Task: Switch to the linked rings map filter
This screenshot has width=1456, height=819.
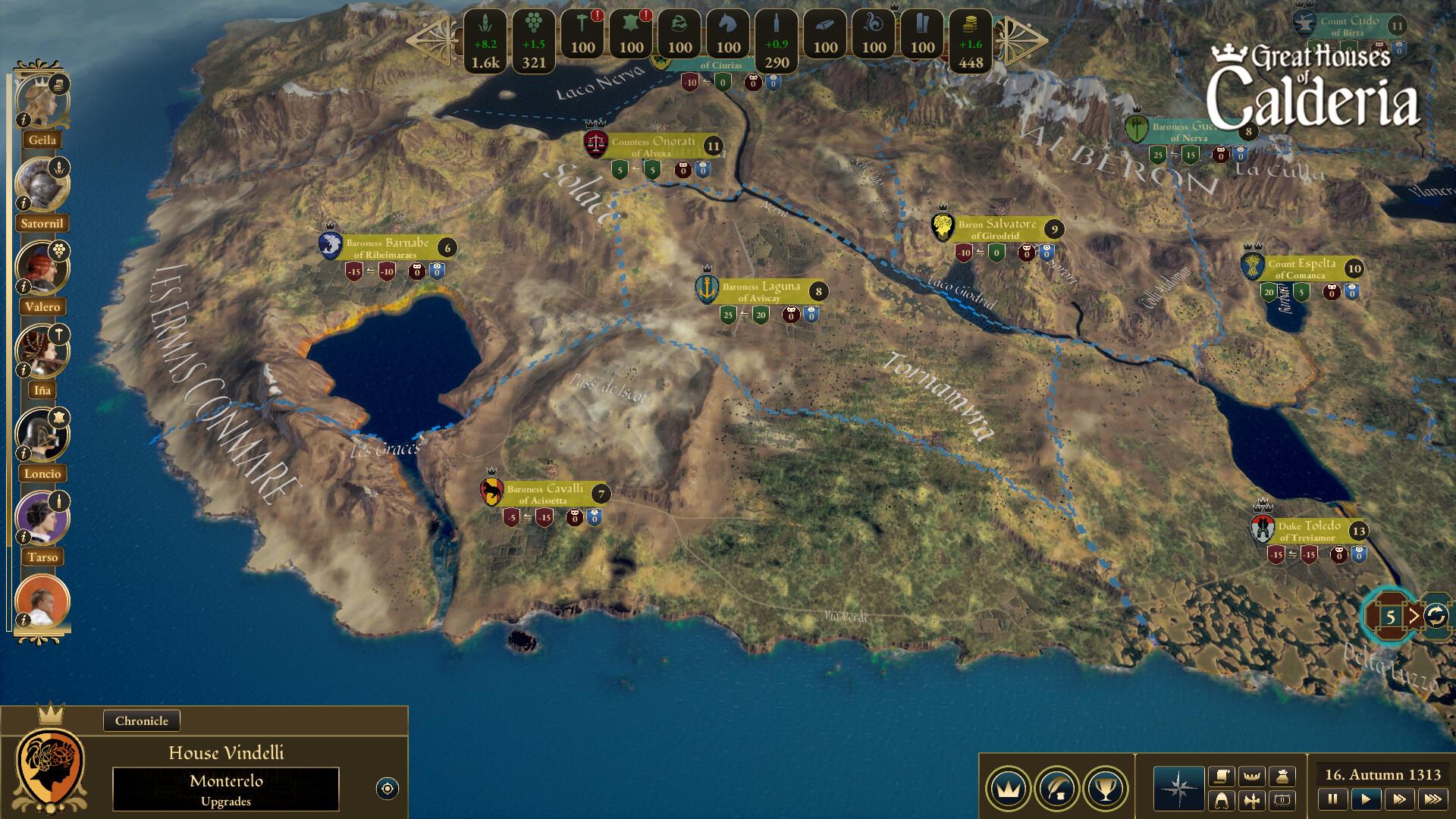Action: 1282,800
